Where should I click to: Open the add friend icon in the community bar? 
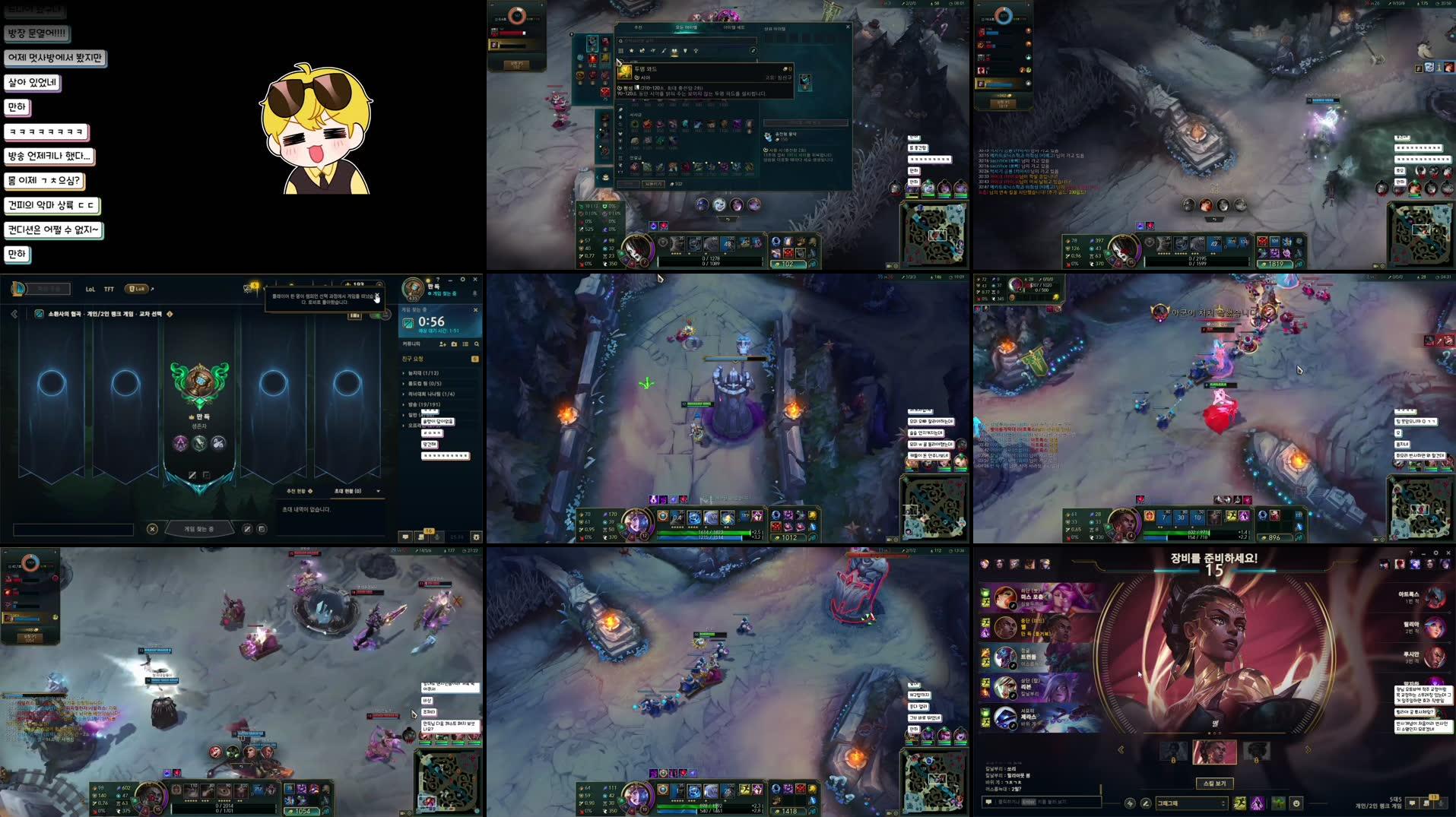443,344
